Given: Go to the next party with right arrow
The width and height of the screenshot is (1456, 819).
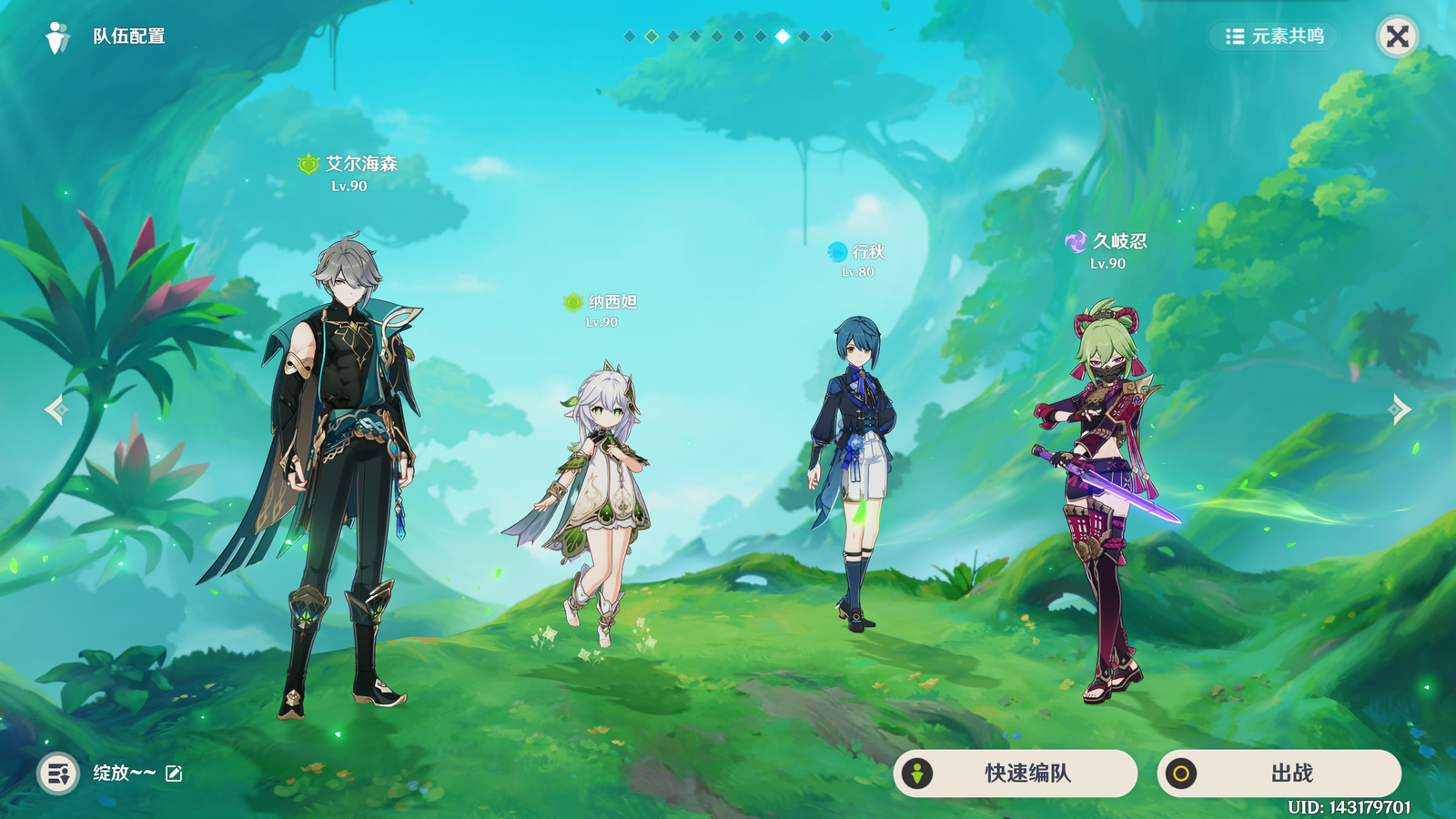Looking at the screenshot, I should click(1400, 409).
